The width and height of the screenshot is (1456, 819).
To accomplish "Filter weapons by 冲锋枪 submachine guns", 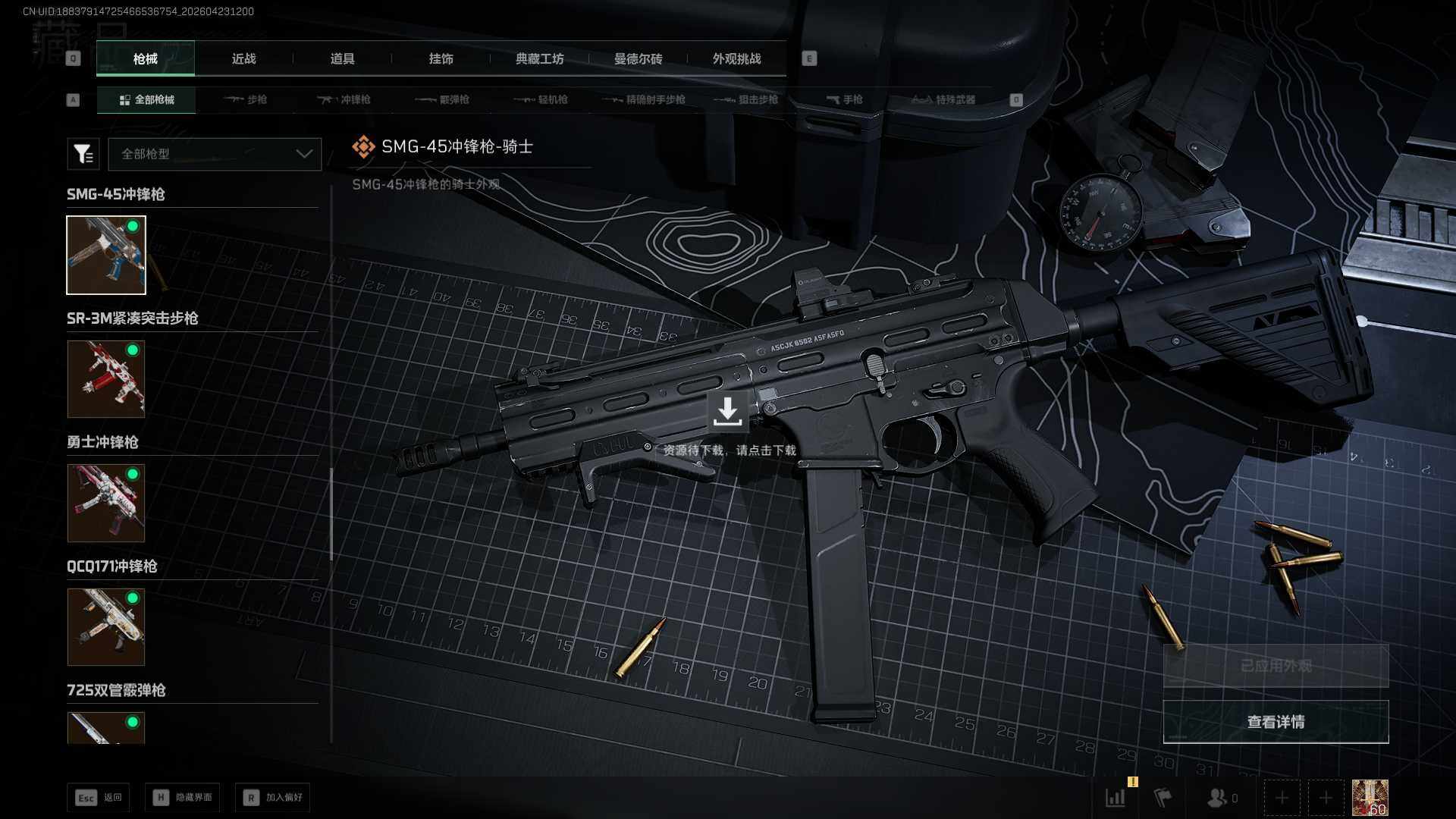I will pyautogui.click(x=344, y=99).
